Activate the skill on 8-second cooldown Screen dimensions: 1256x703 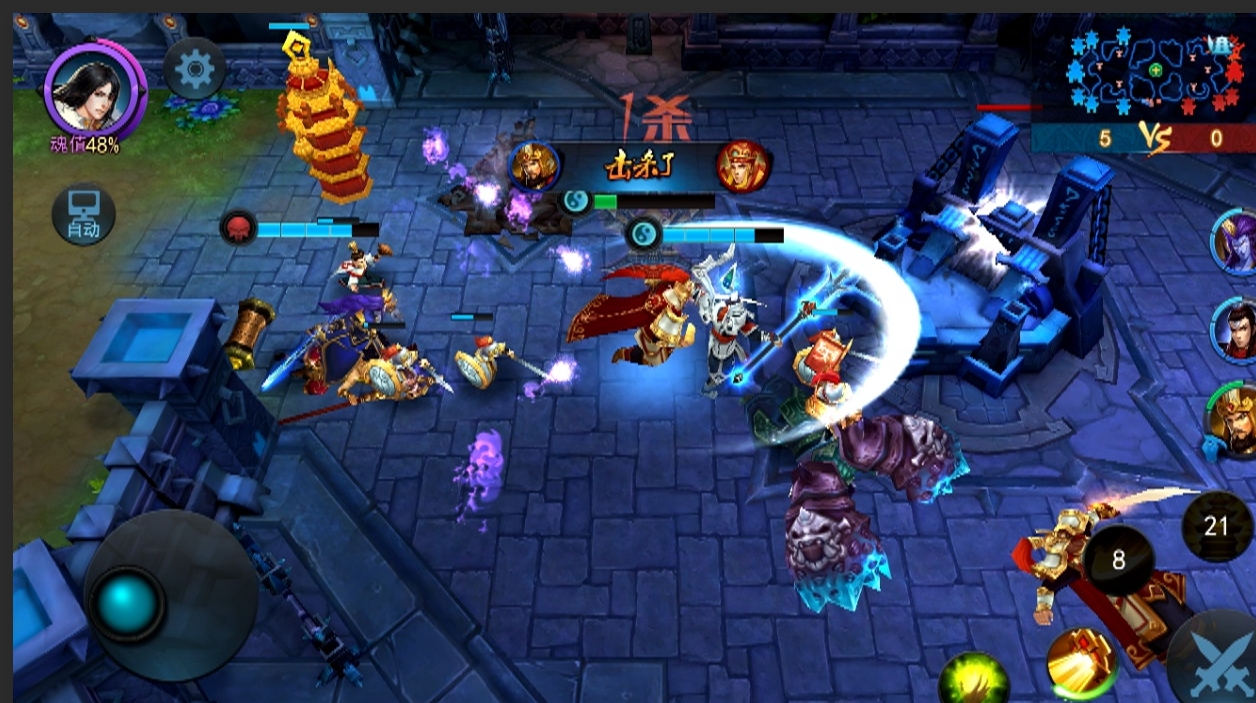click(1118, 560)
